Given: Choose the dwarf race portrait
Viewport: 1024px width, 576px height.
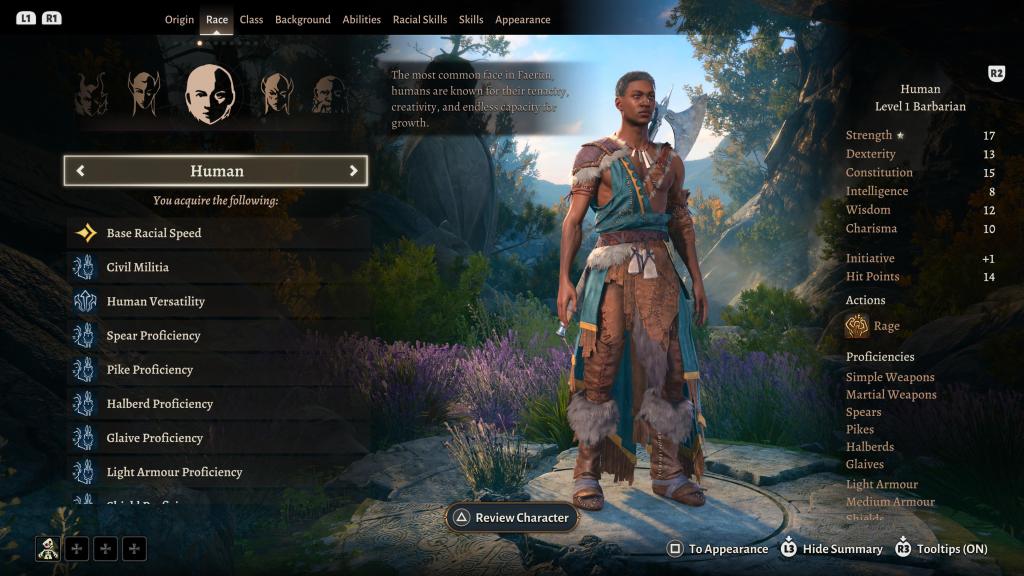Looking at the screenshot, I should click(x=329, y=95).
